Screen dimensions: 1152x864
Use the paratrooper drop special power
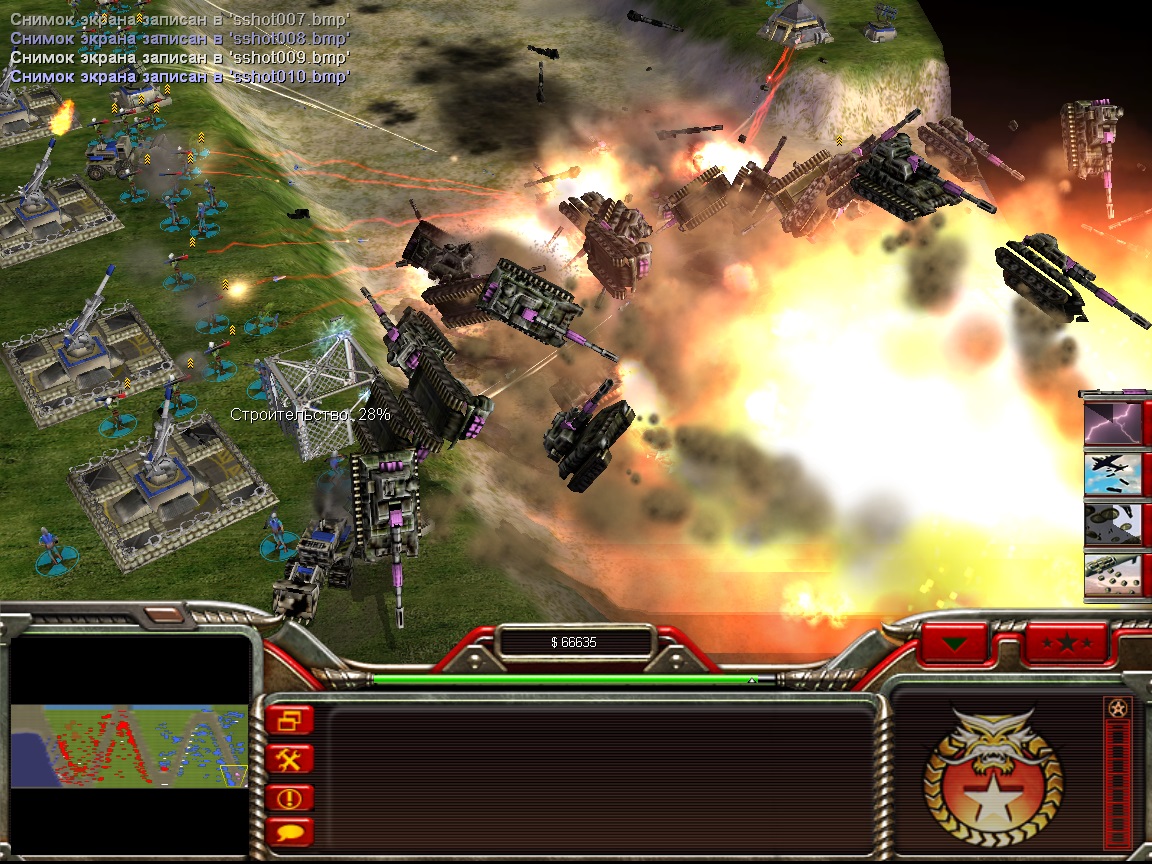pos(1112,524)
